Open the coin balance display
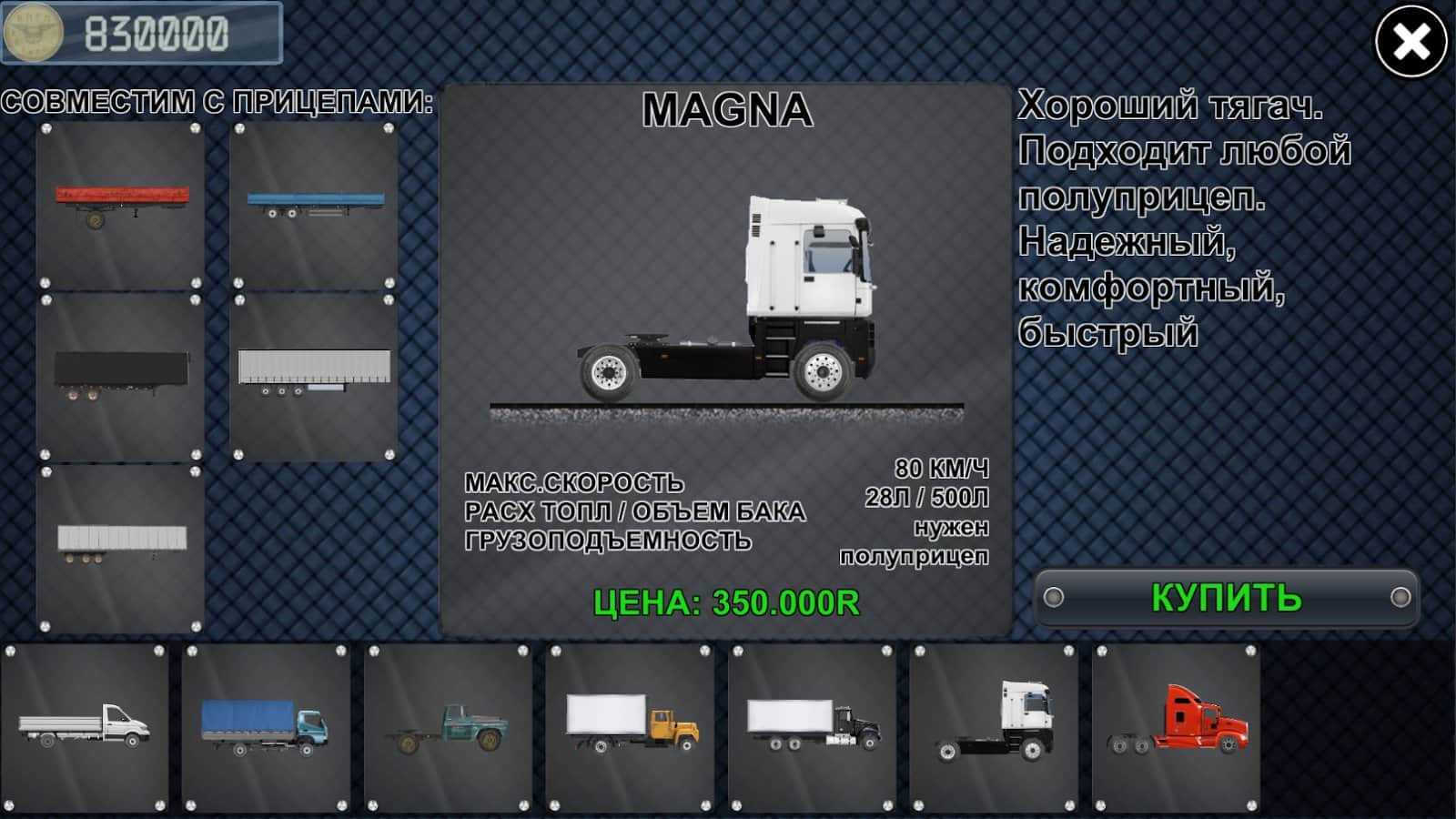This screenshot has height=819, width=1456. tap(142, 34)
